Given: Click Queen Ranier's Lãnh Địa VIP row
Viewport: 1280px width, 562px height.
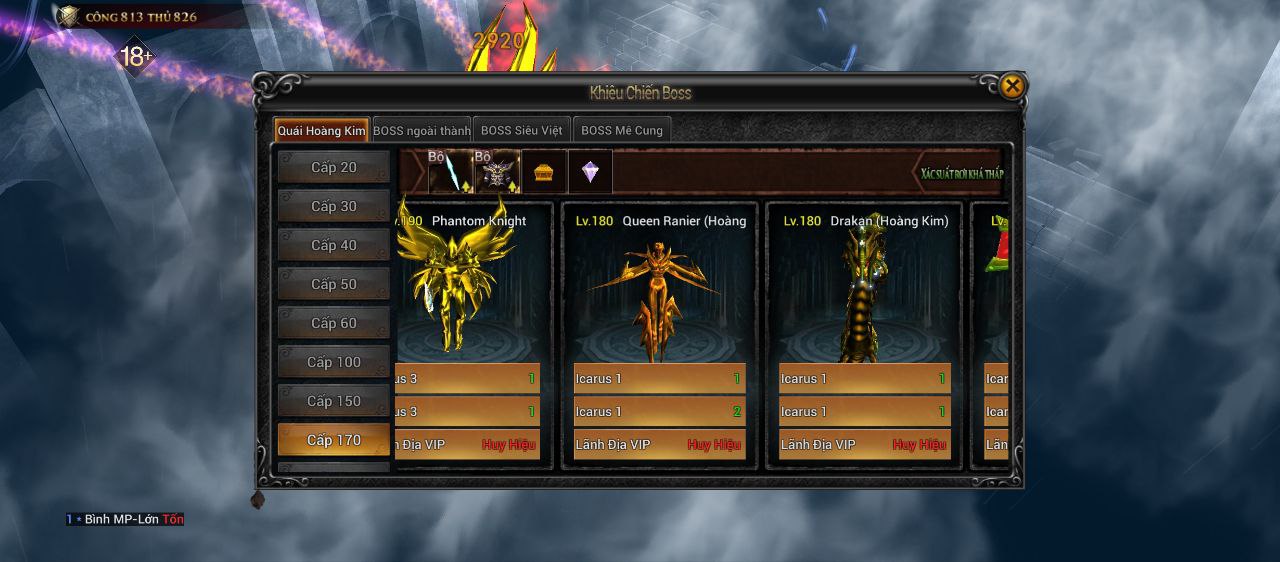Looking at the screenshot, I should point(659,445).
